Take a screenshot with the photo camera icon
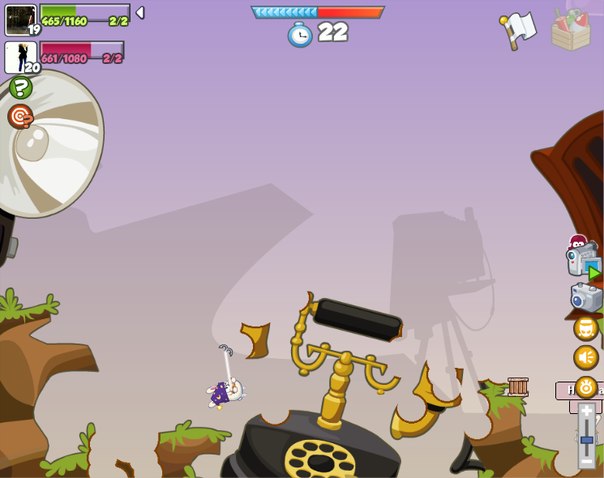604x478 pixels. point(585,297)
